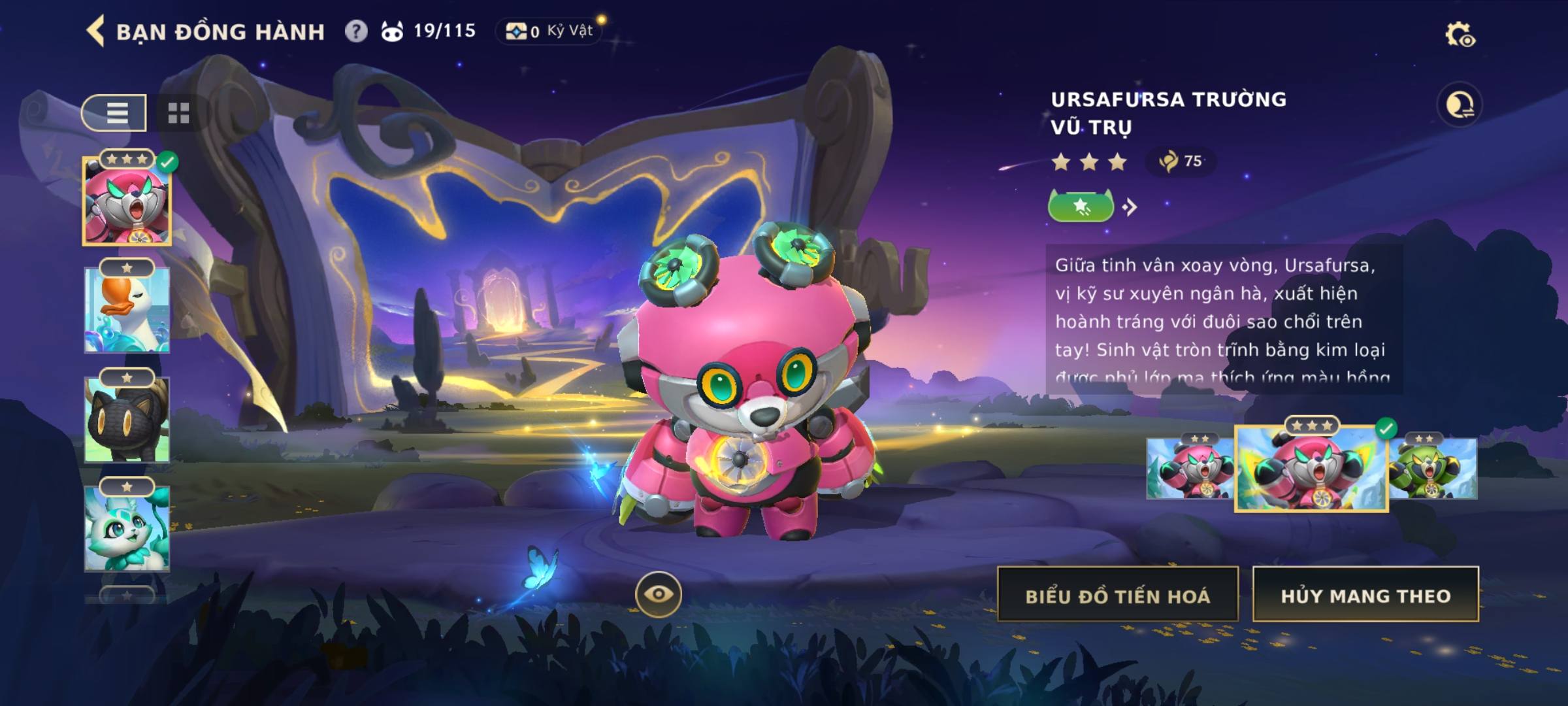Show the 75 star shard cost badge
The height and width of the screenshot is (706, 1568).
[x=1181, y=161]
